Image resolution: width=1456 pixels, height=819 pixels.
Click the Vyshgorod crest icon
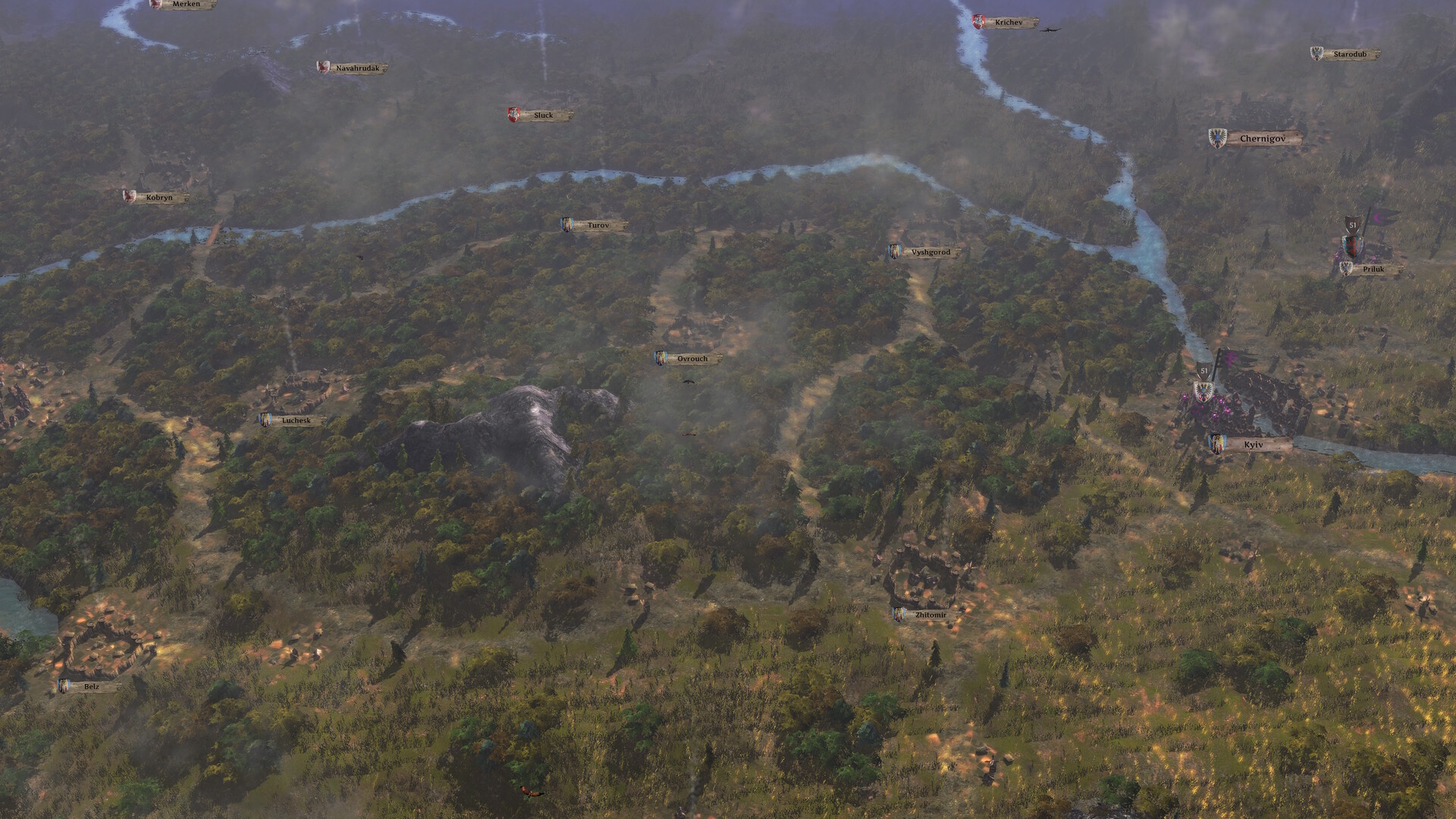pyautogui.click(x=894, y=251)
